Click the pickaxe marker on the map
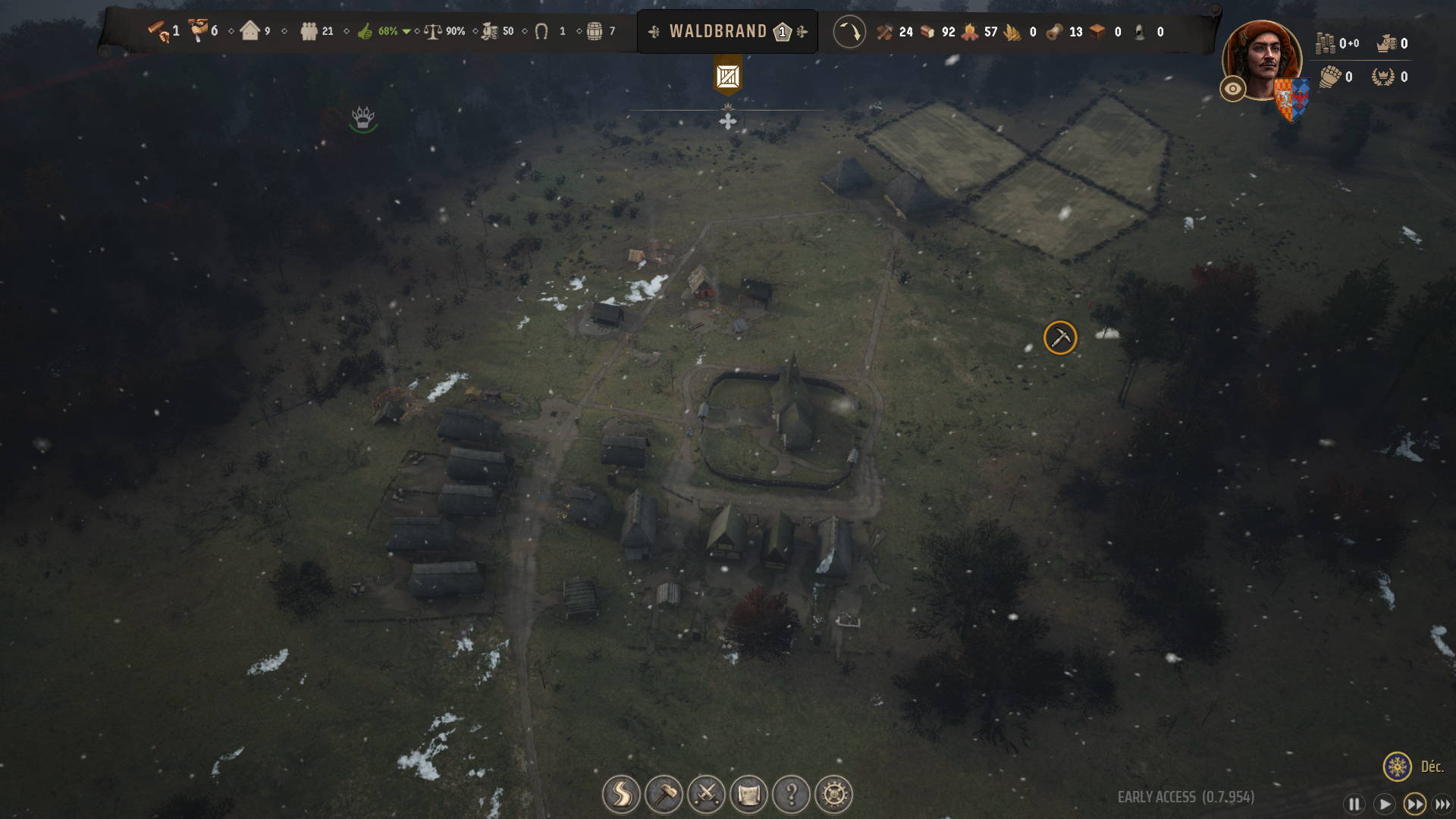The width and height of the screenshot is (1456, 819). pyautogui.click(x=1060, y=337)
